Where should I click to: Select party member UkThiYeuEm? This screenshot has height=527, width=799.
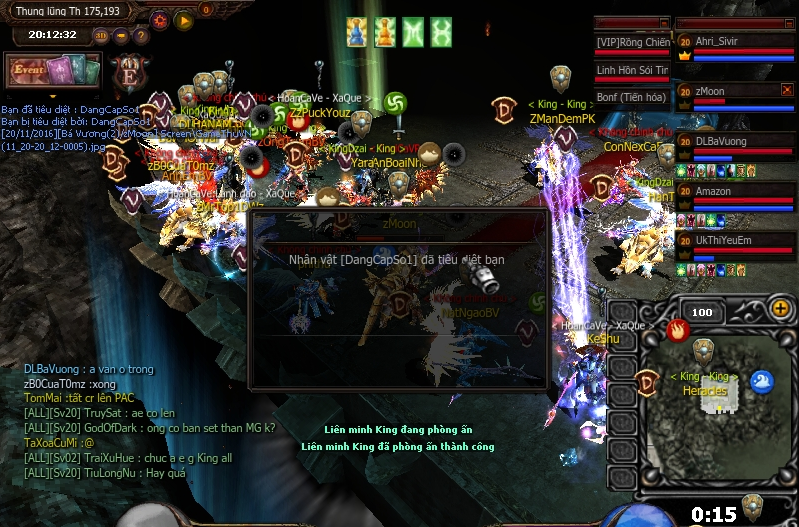[735, 240]
